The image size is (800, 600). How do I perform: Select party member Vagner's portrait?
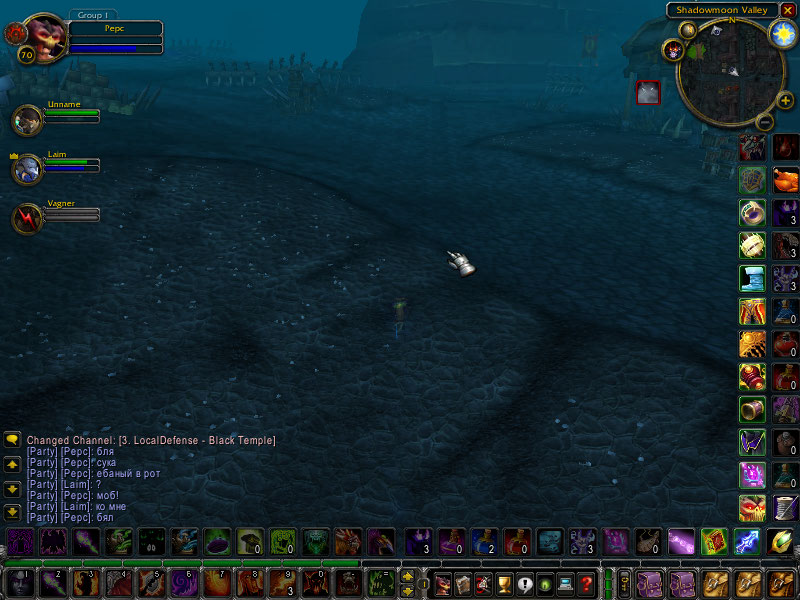click(27, 218)
